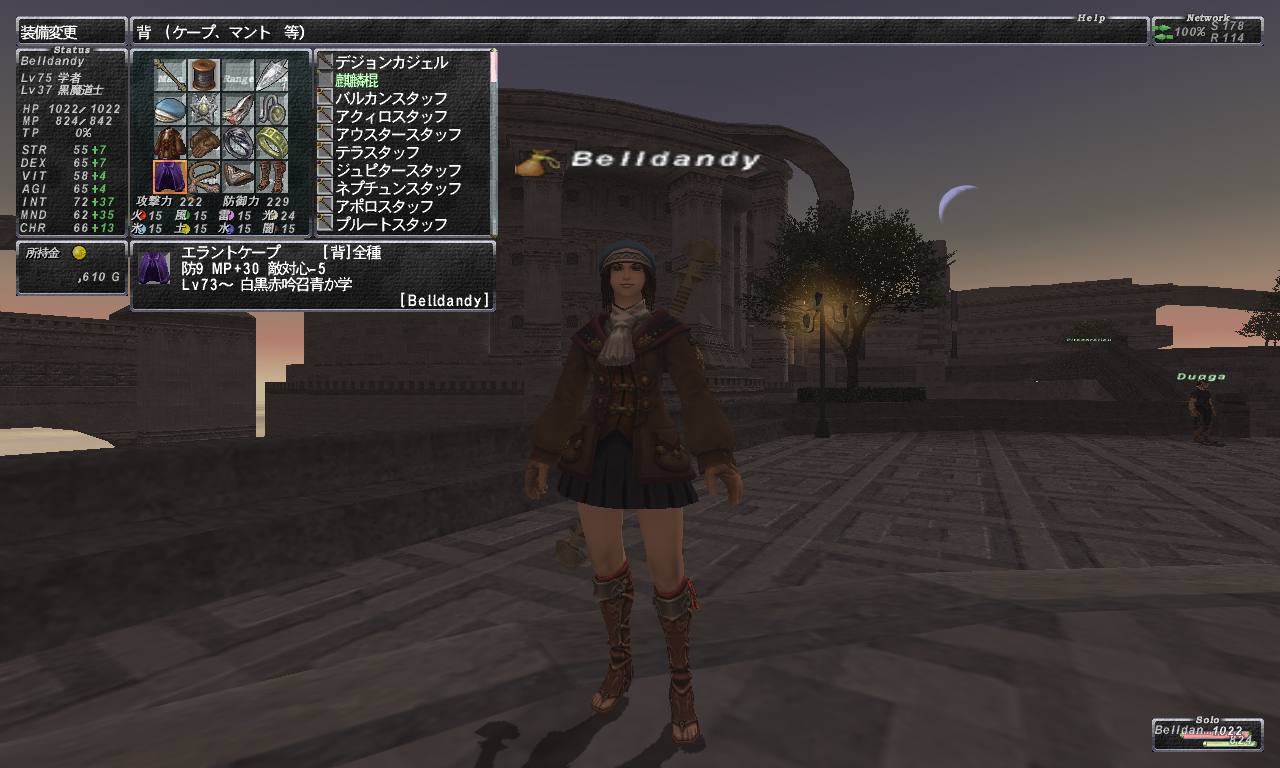Select the red and white earring slot
Screen dimensions: 1280x768
click(238, 108)
